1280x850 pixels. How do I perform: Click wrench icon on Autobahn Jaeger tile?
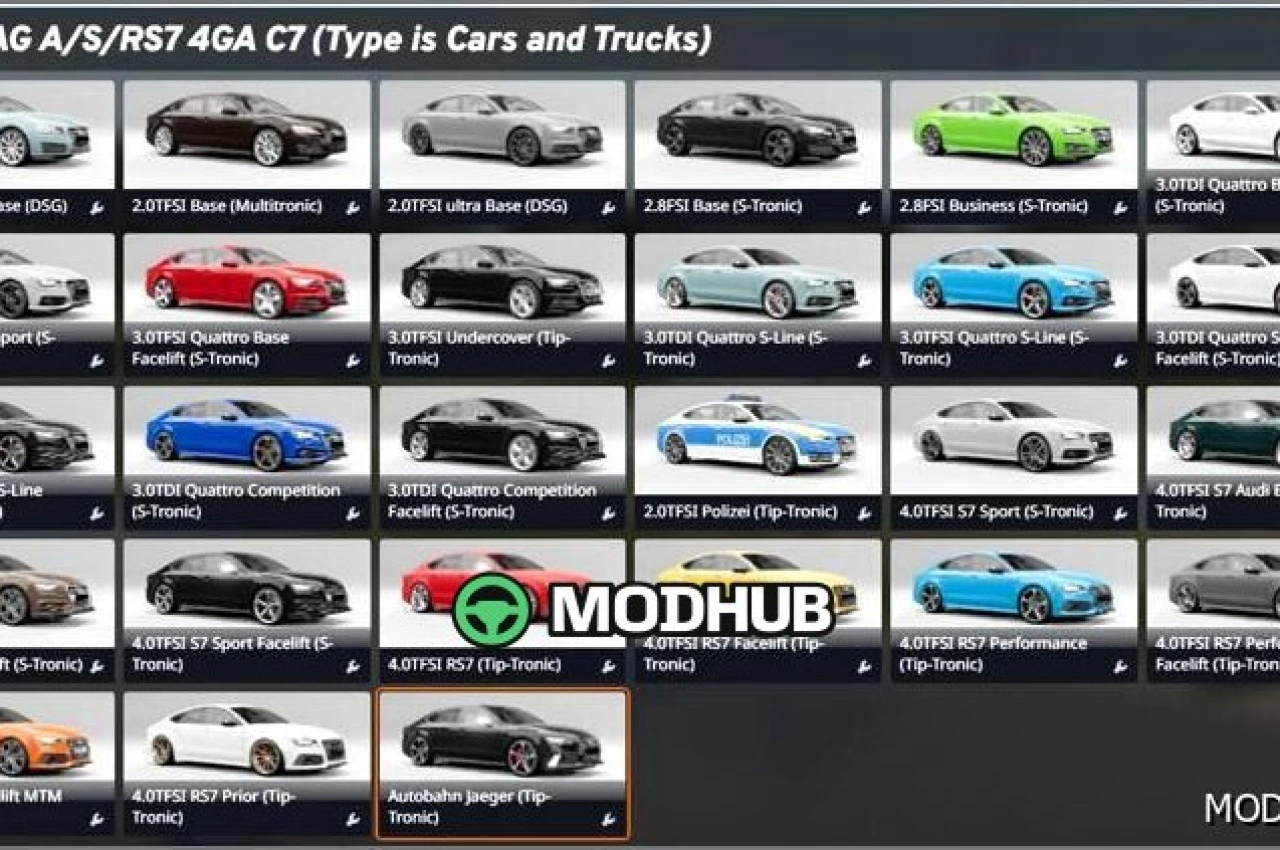click(x=609, y=819)
